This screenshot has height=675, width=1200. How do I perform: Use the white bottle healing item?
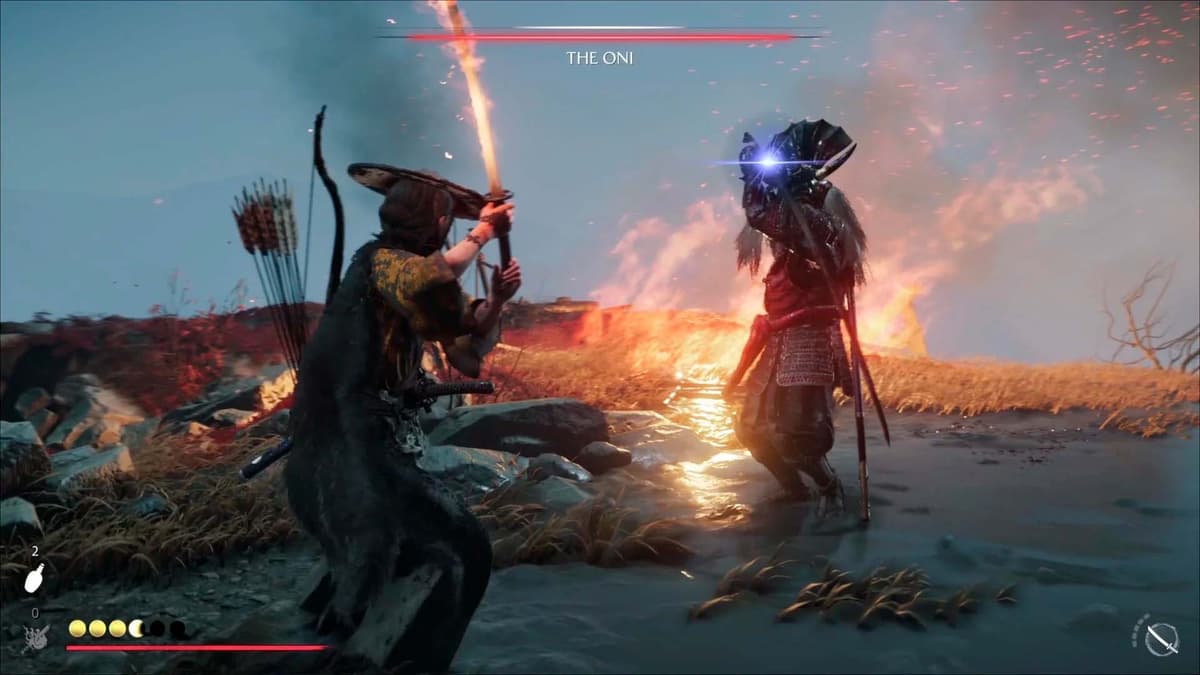click(34, 578)
